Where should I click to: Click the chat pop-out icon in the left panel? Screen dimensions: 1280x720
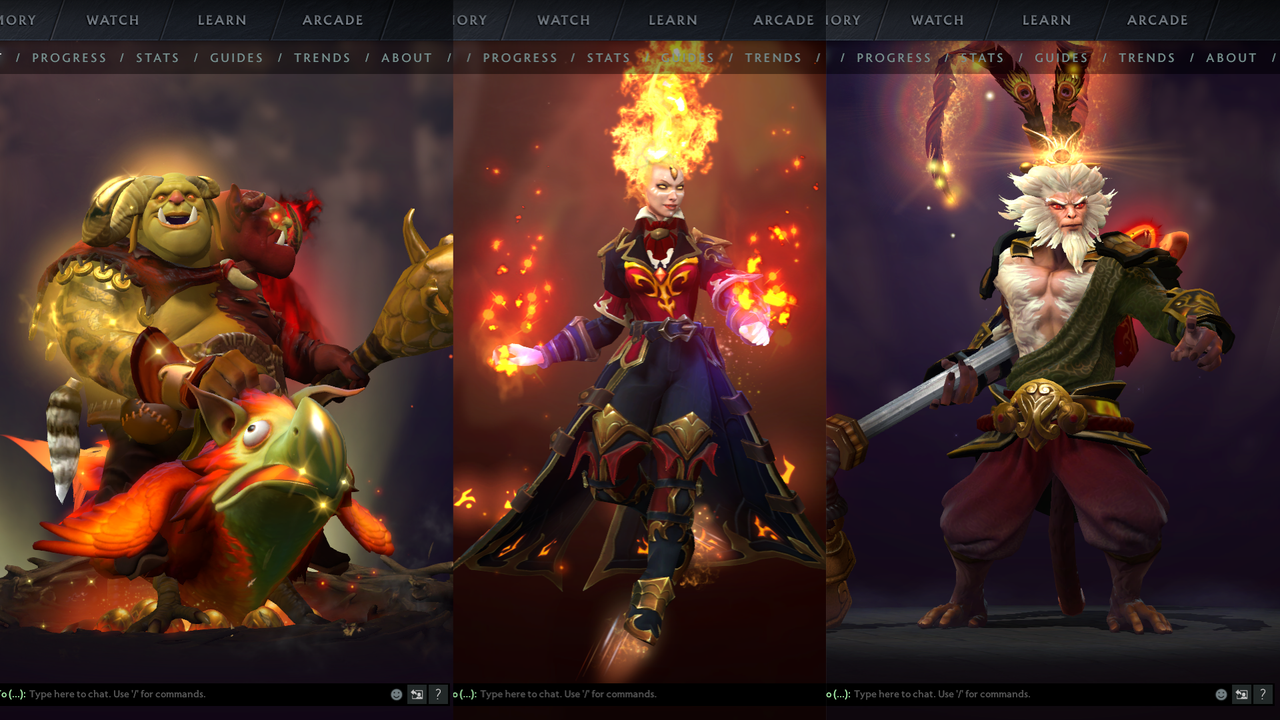(417, 694)
